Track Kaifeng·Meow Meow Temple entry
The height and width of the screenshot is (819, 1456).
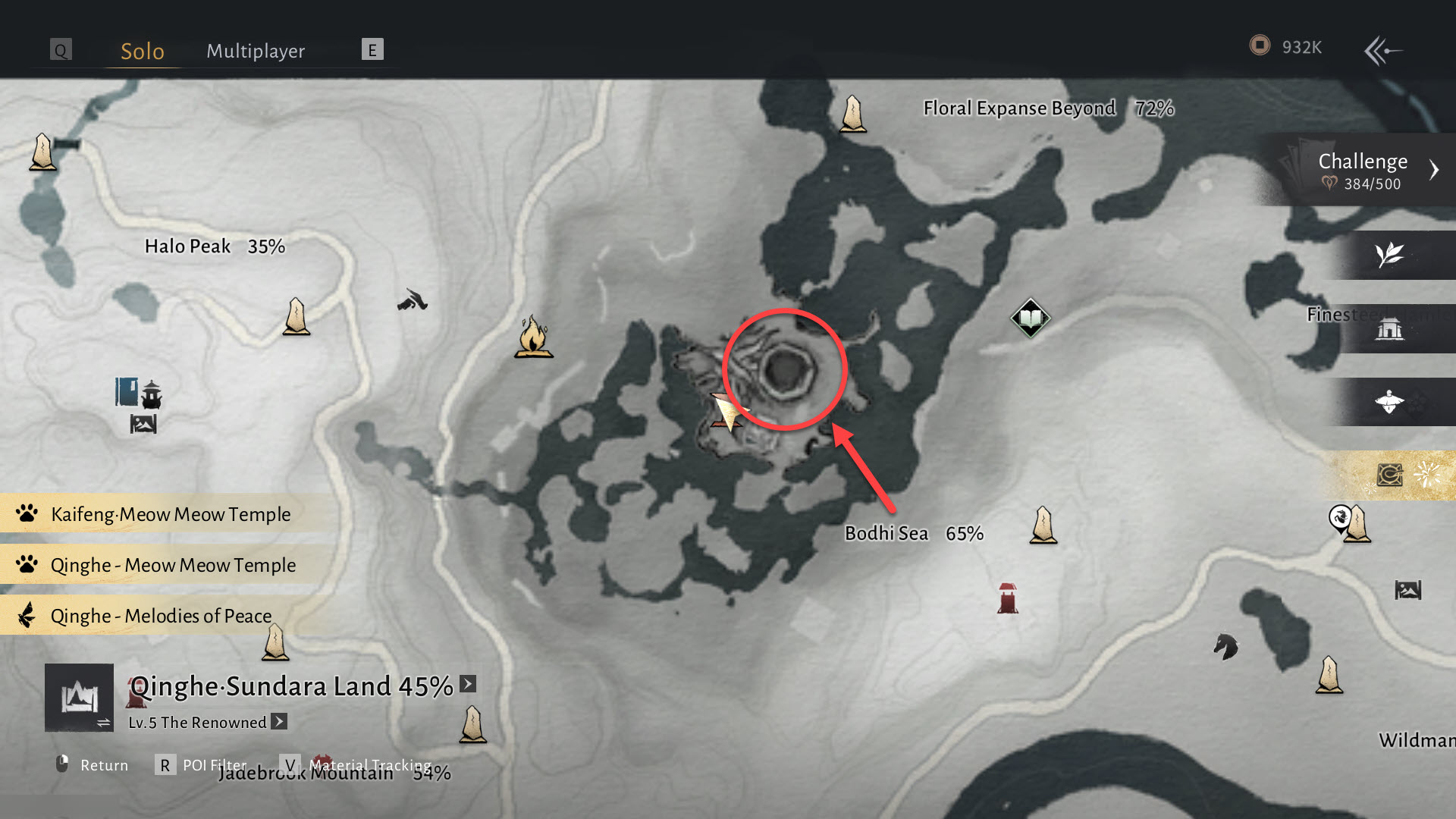click(x=170, y=514)
